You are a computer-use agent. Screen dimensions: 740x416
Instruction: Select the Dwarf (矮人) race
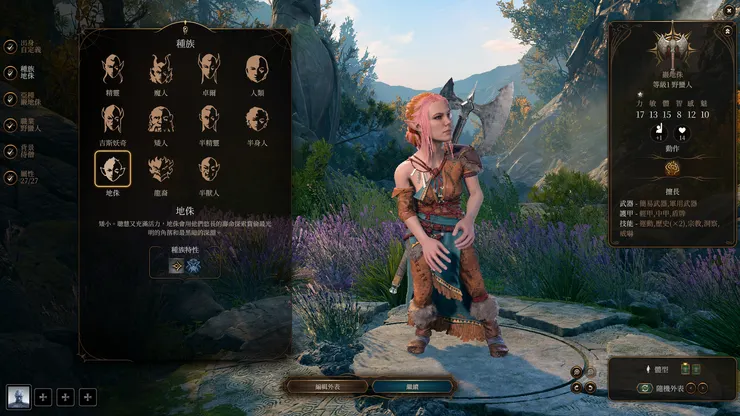[x=161, y=119]
